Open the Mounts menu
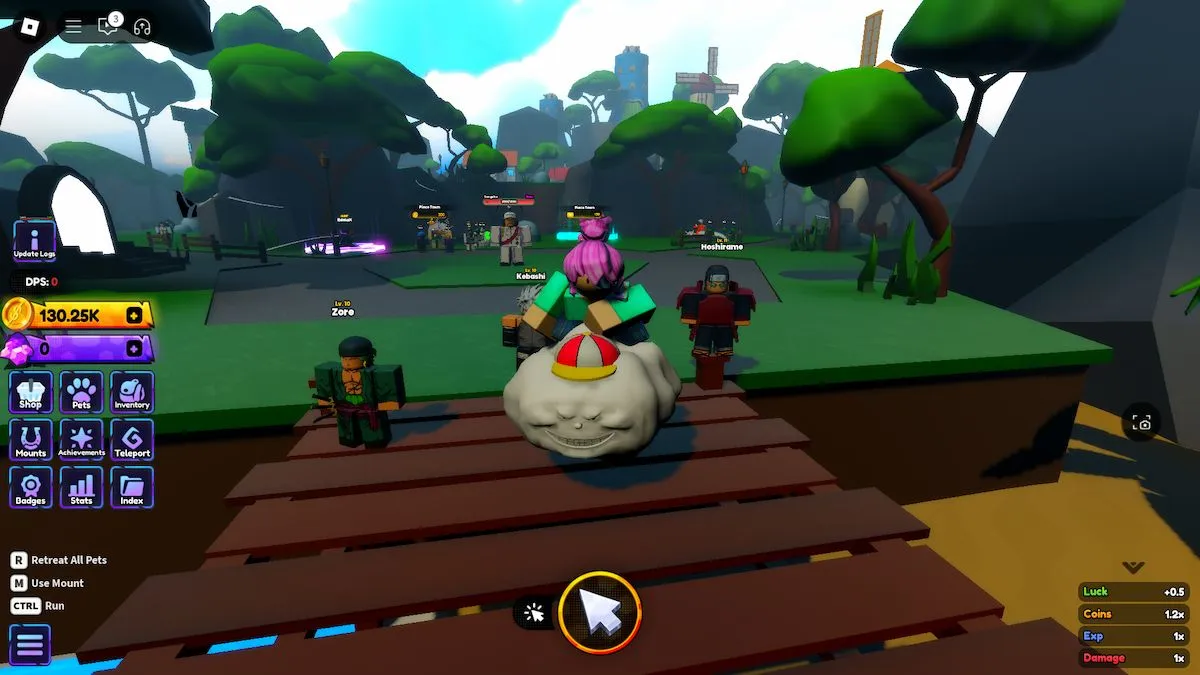The height and width of the screenshot is (675, 1200). pyautogui.click(x=31, y=440)
